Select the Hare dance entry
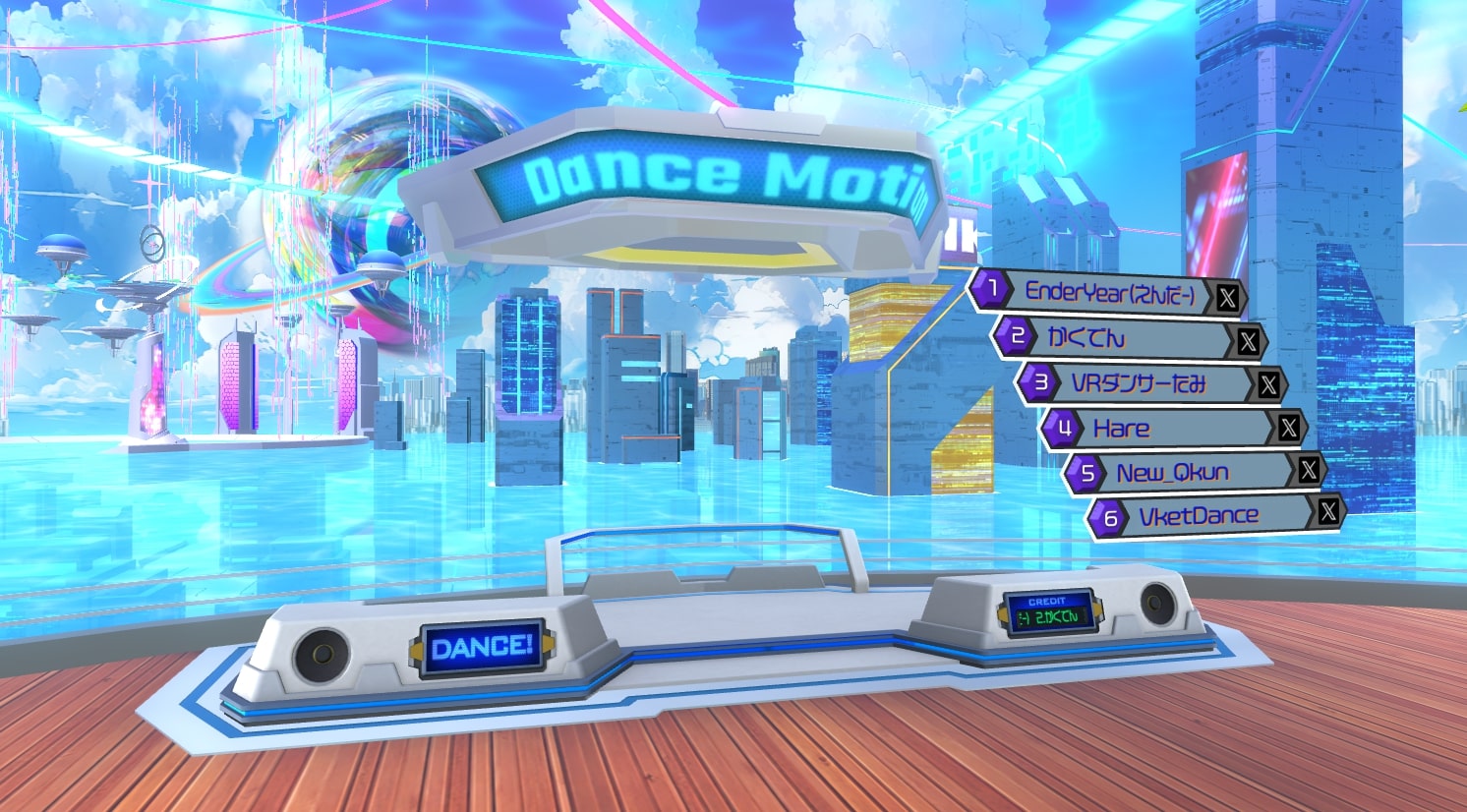The image size is (1467, 812). click(x=1160, y=429)
